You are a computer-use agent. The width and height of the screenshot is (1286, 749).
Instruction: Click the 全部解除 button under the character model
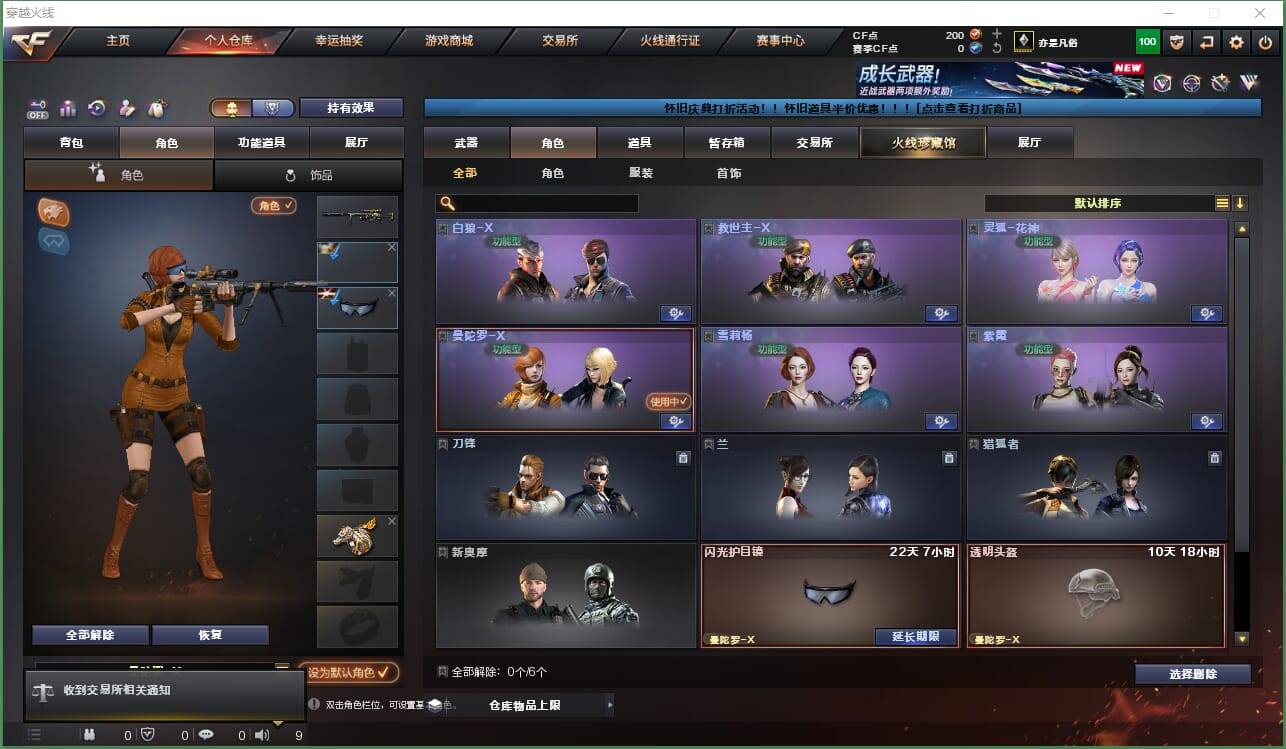[x=90, y=634]
